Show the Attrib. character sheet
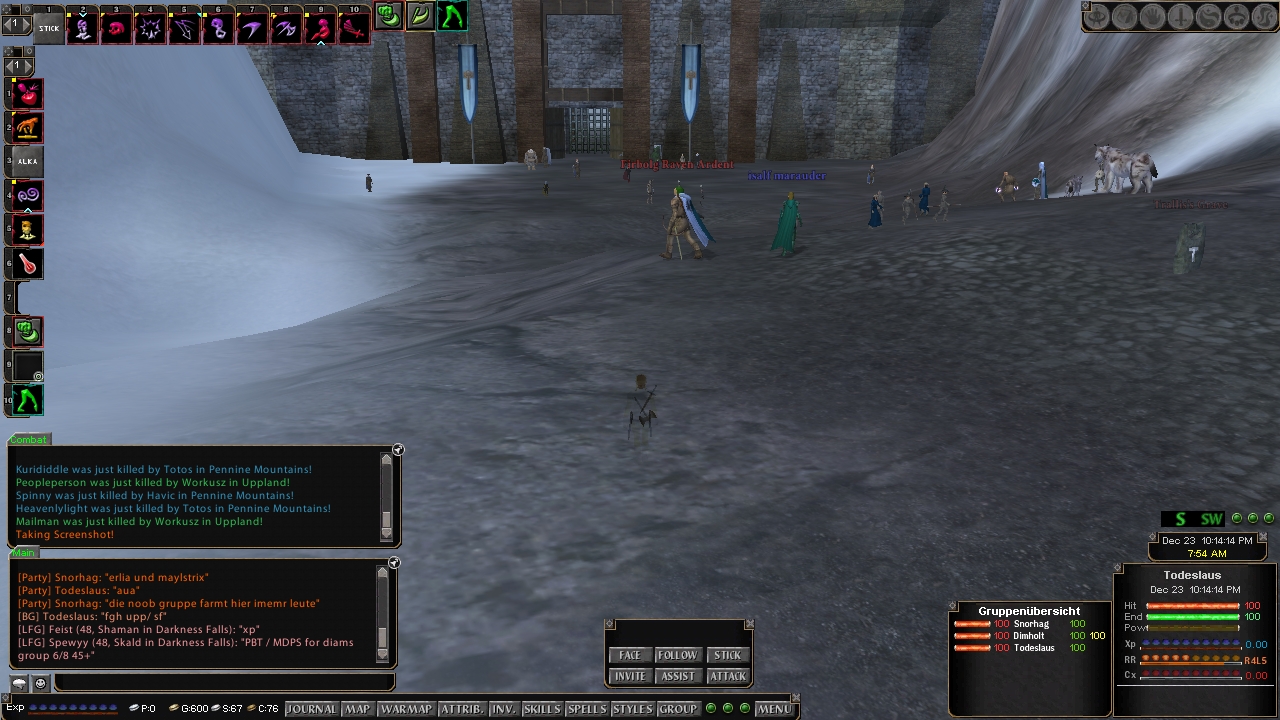 (462, 709)
